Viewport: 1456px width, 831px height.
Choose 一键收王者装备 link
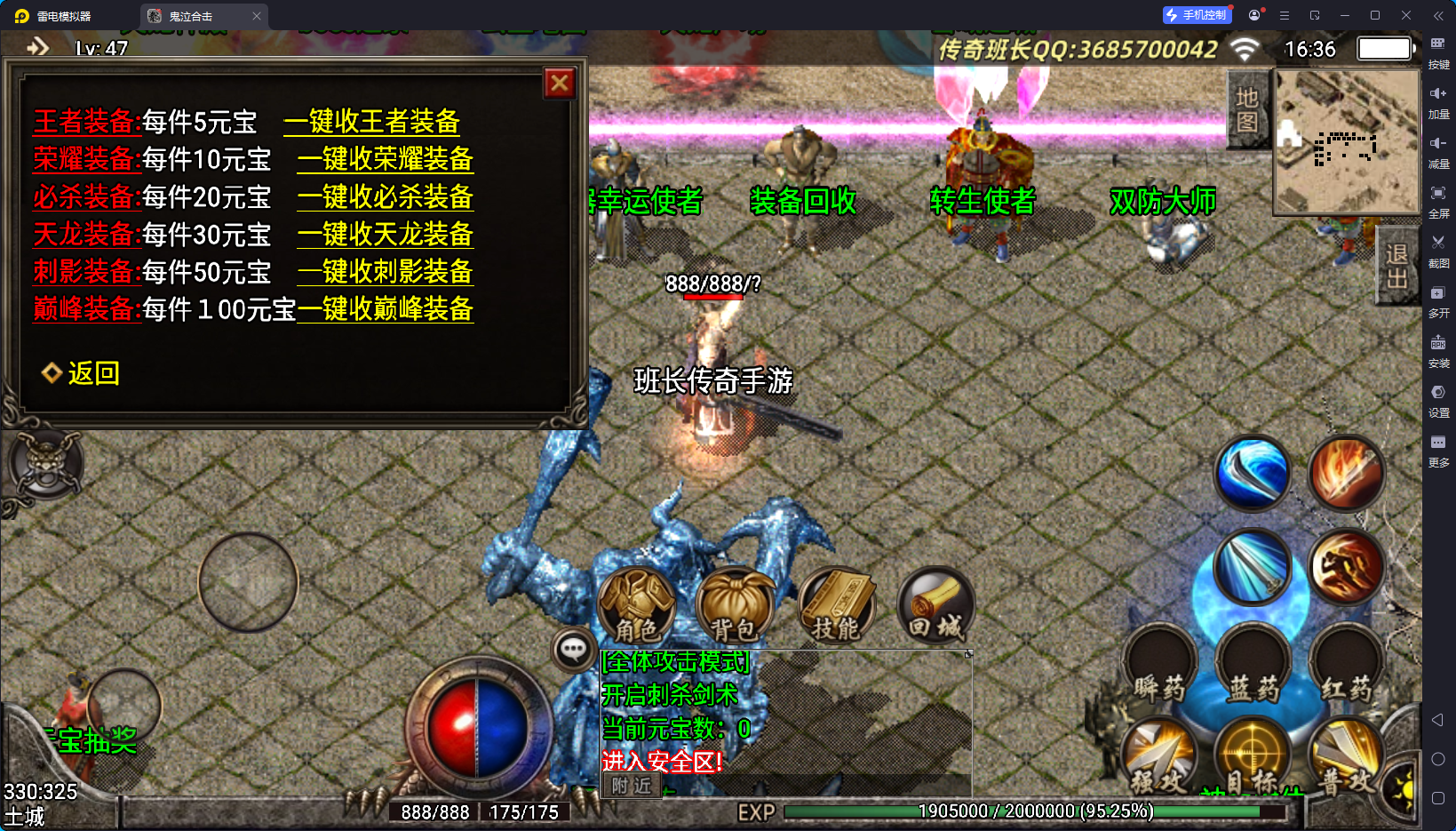(371, 121)
